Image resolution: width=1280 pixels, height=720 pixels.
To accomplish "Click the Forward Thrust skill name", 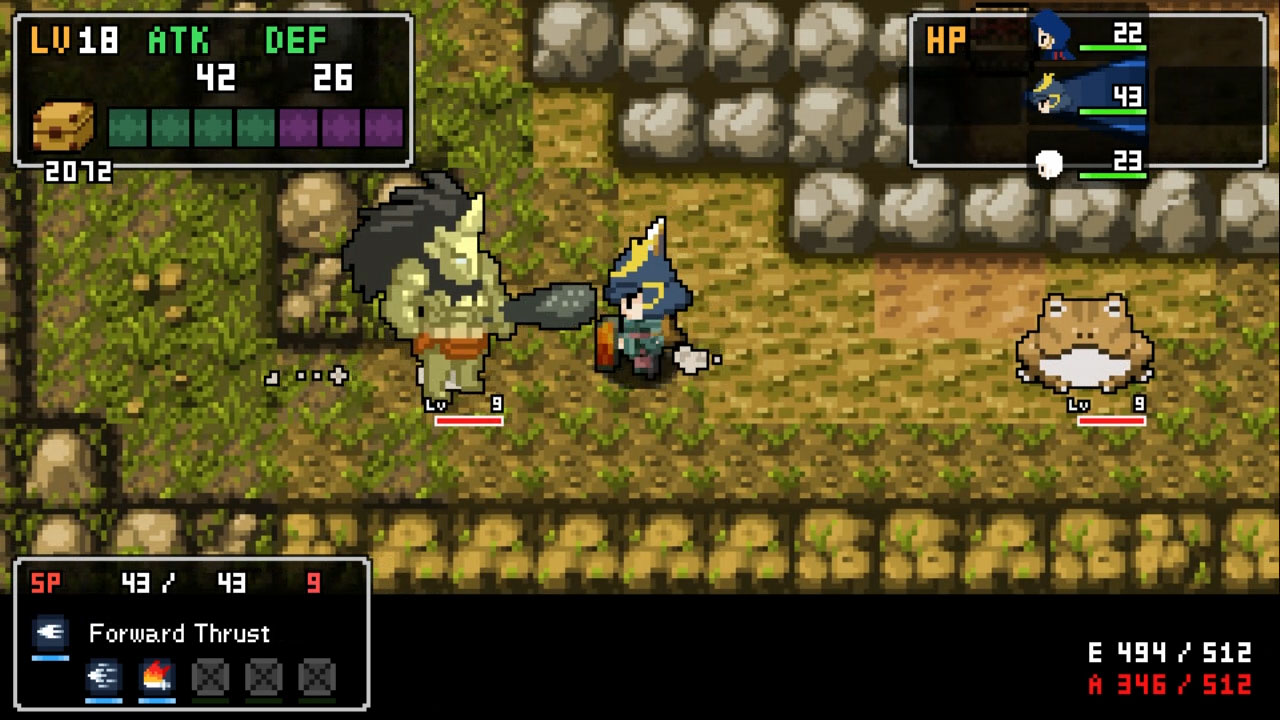I will coord(179,634).
